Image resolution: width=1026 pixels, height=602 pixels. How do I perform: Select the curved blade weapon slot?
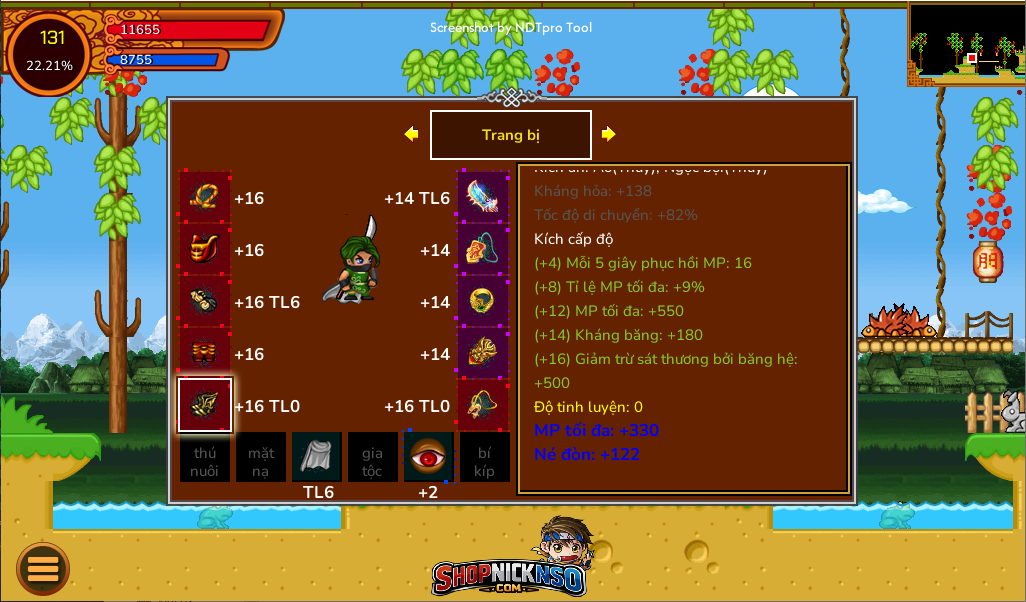pyautogui.click(x=484, y=197)
